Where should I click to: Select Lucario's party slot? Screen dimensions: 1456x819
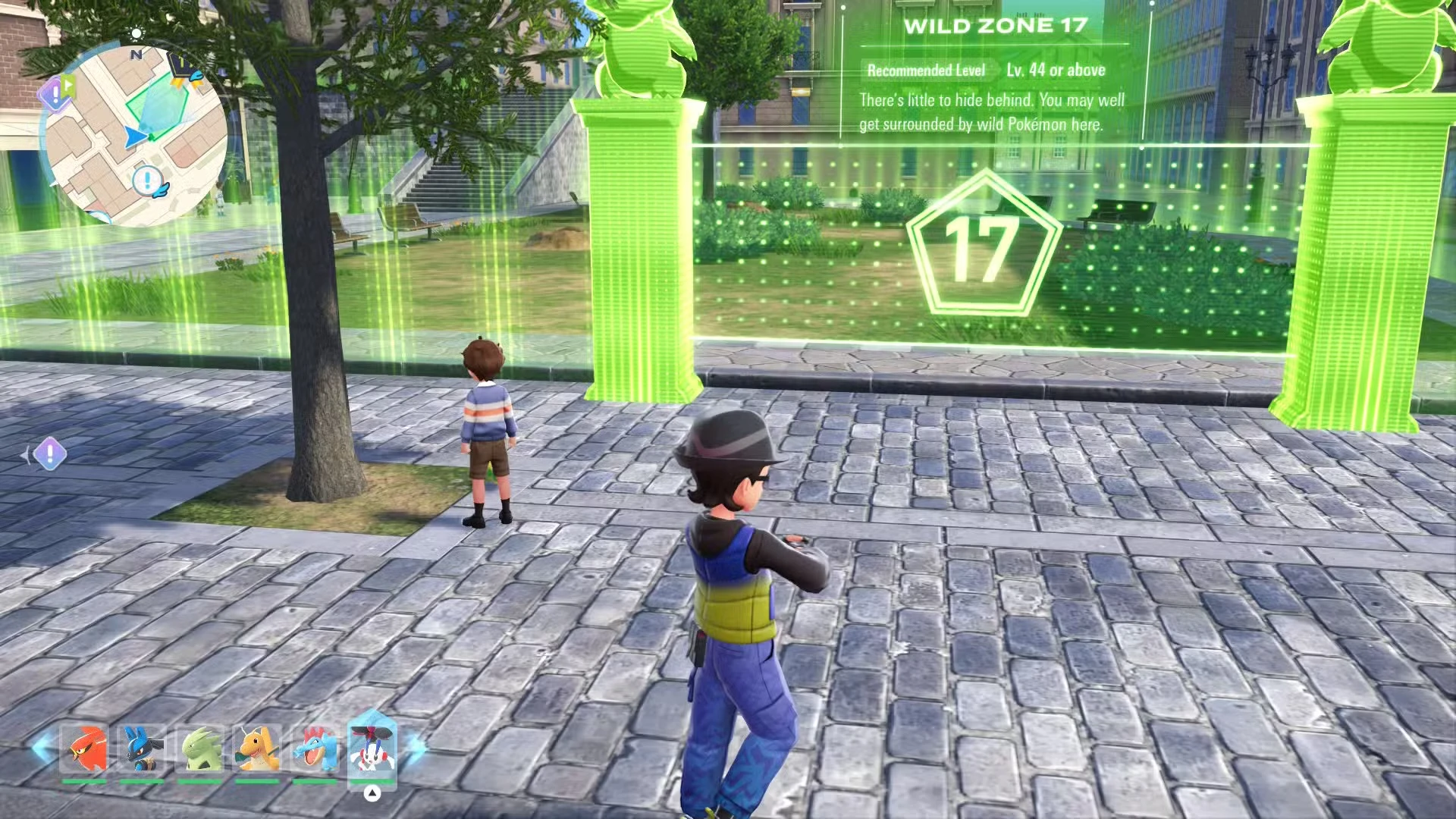(141, 747)
